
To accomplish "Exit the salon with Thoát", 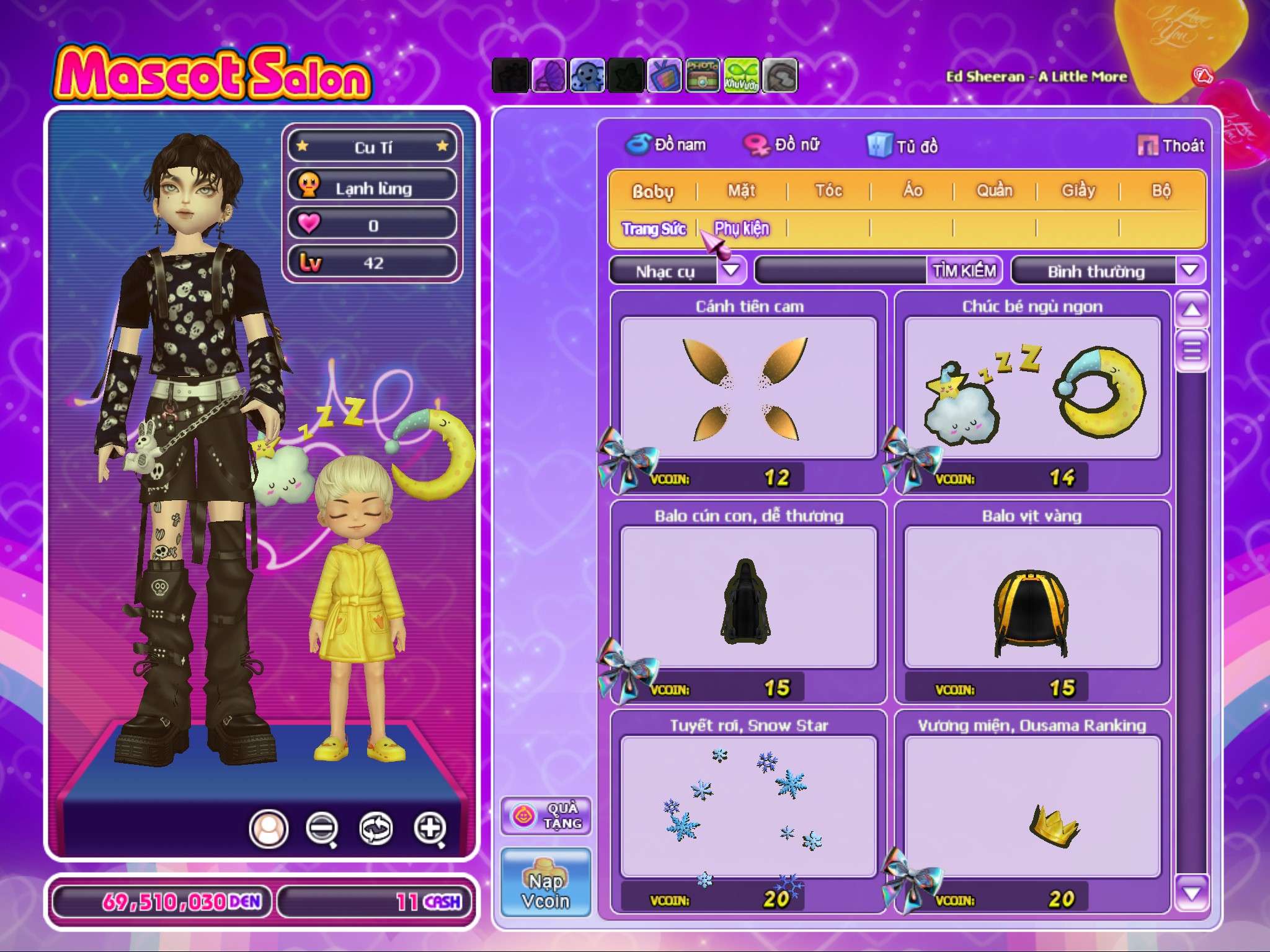I will click(x=1171, y=146).
